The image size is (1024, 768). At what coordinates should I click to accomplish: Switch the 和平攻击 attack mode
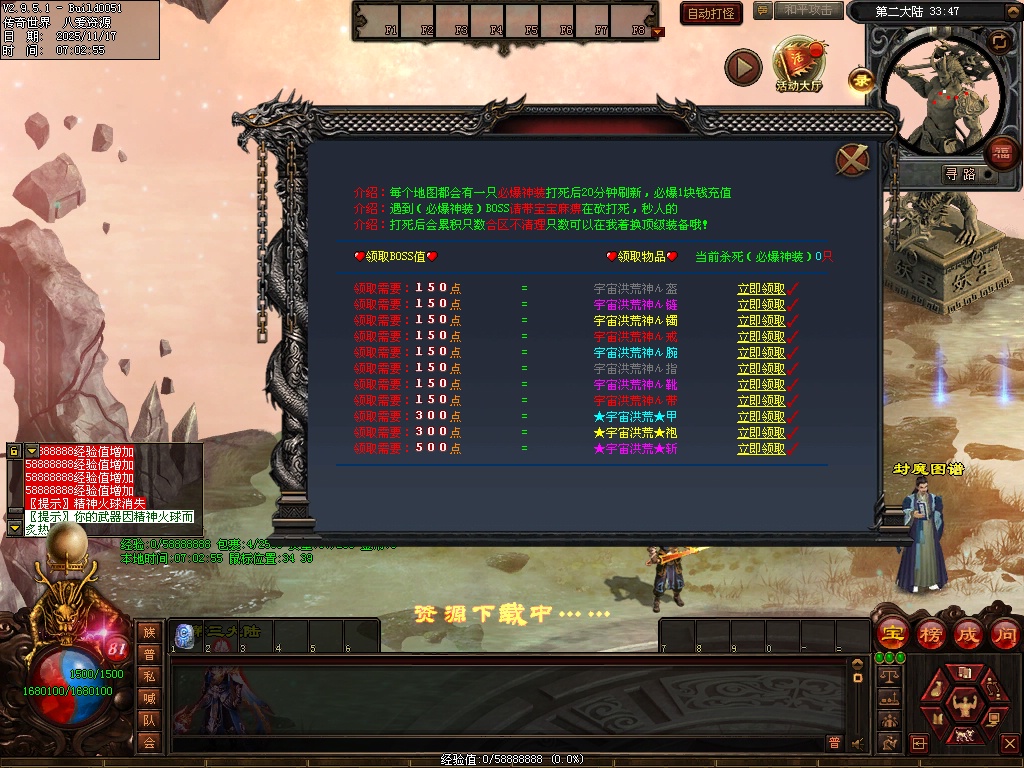808,10
